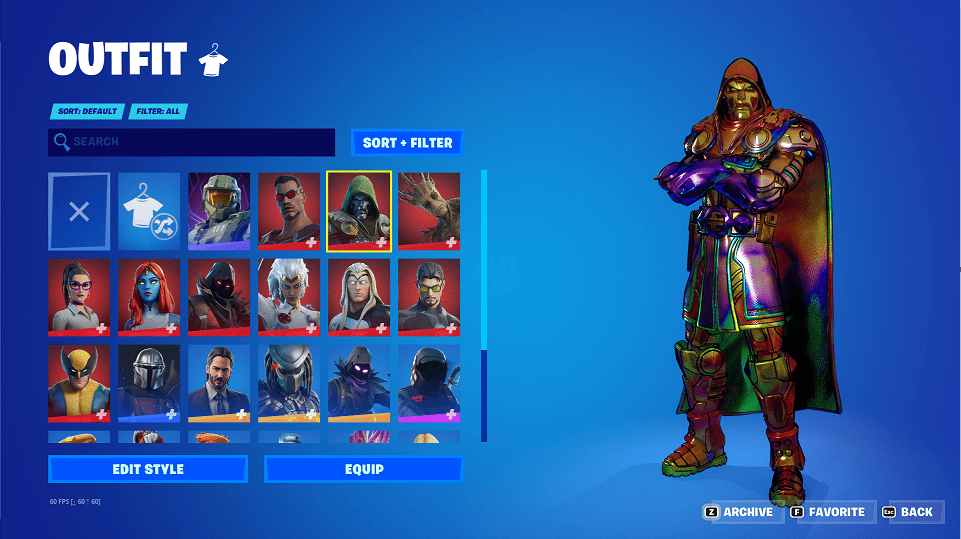The image size is (961, 539).
Task: Select the Master Chief outfit
Action: coord(219,211)
